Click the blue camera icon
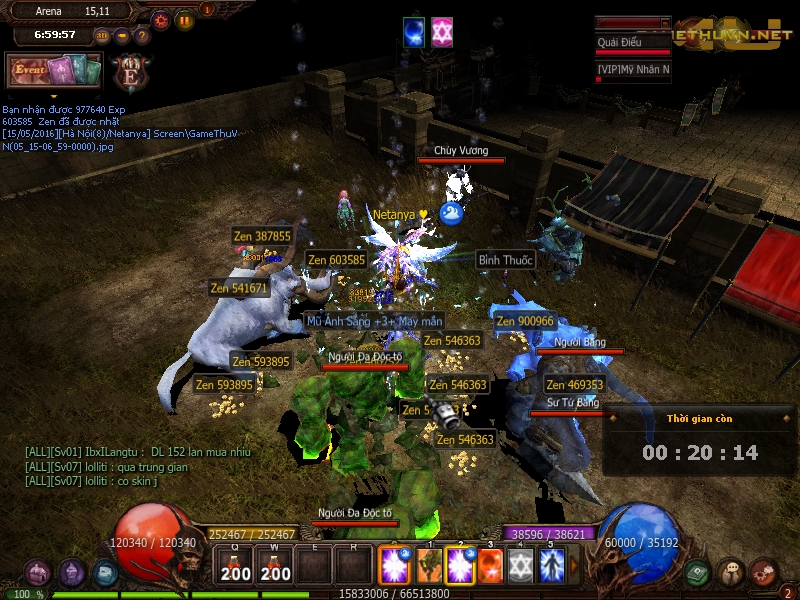 105,573
